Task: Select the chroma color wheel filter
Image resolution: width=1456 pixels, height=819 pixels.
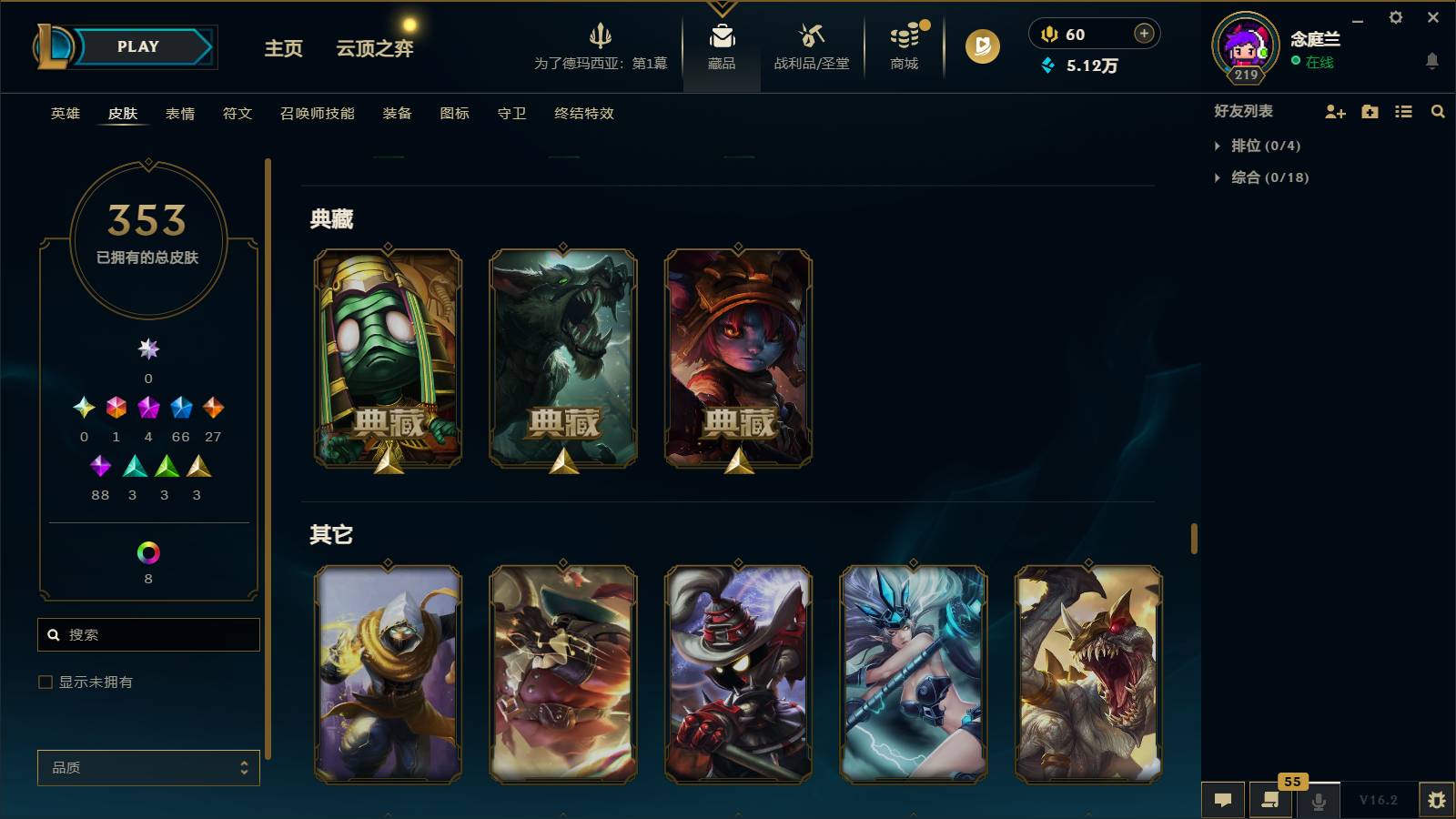Action: pyautogui.click(x=148, y=551)
